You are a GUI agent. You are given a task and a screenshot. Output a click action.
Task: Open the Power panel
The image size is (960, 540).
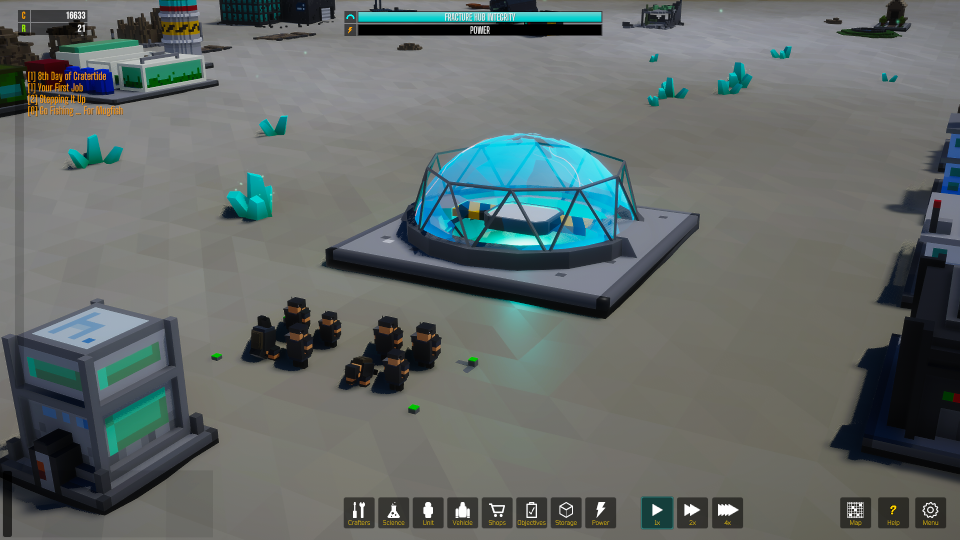click(600, 513)
